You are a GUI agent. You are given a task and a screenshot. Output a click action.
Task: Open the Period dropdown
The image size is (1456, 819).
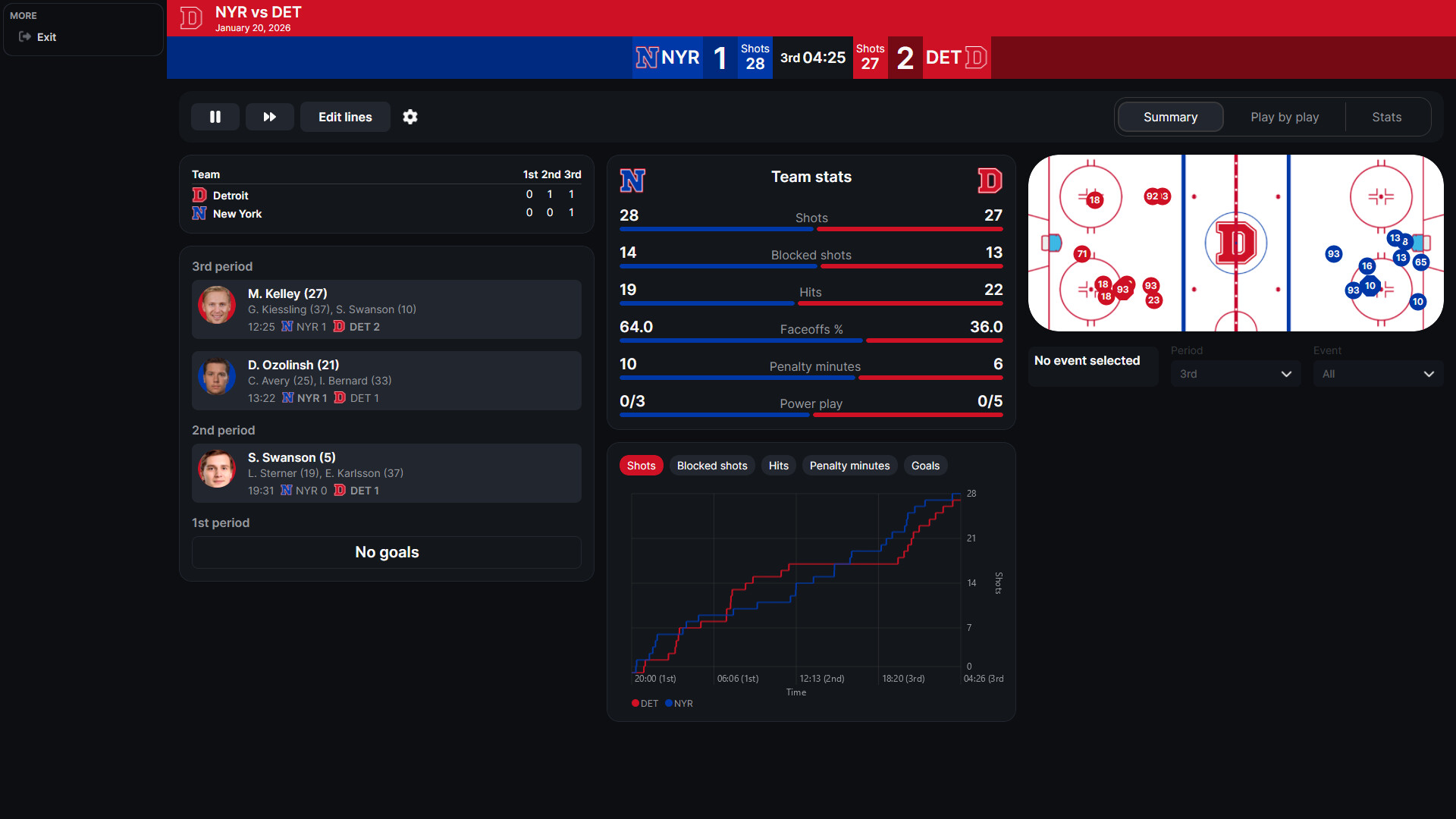1235,373
